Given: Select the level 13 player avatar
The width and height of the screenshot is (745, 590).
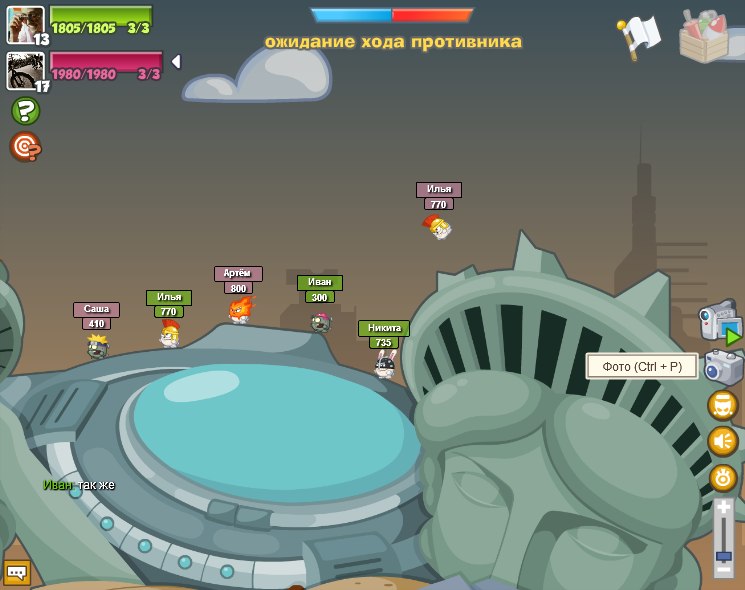Looking at the screenshot, I should (x=25, y=24).
